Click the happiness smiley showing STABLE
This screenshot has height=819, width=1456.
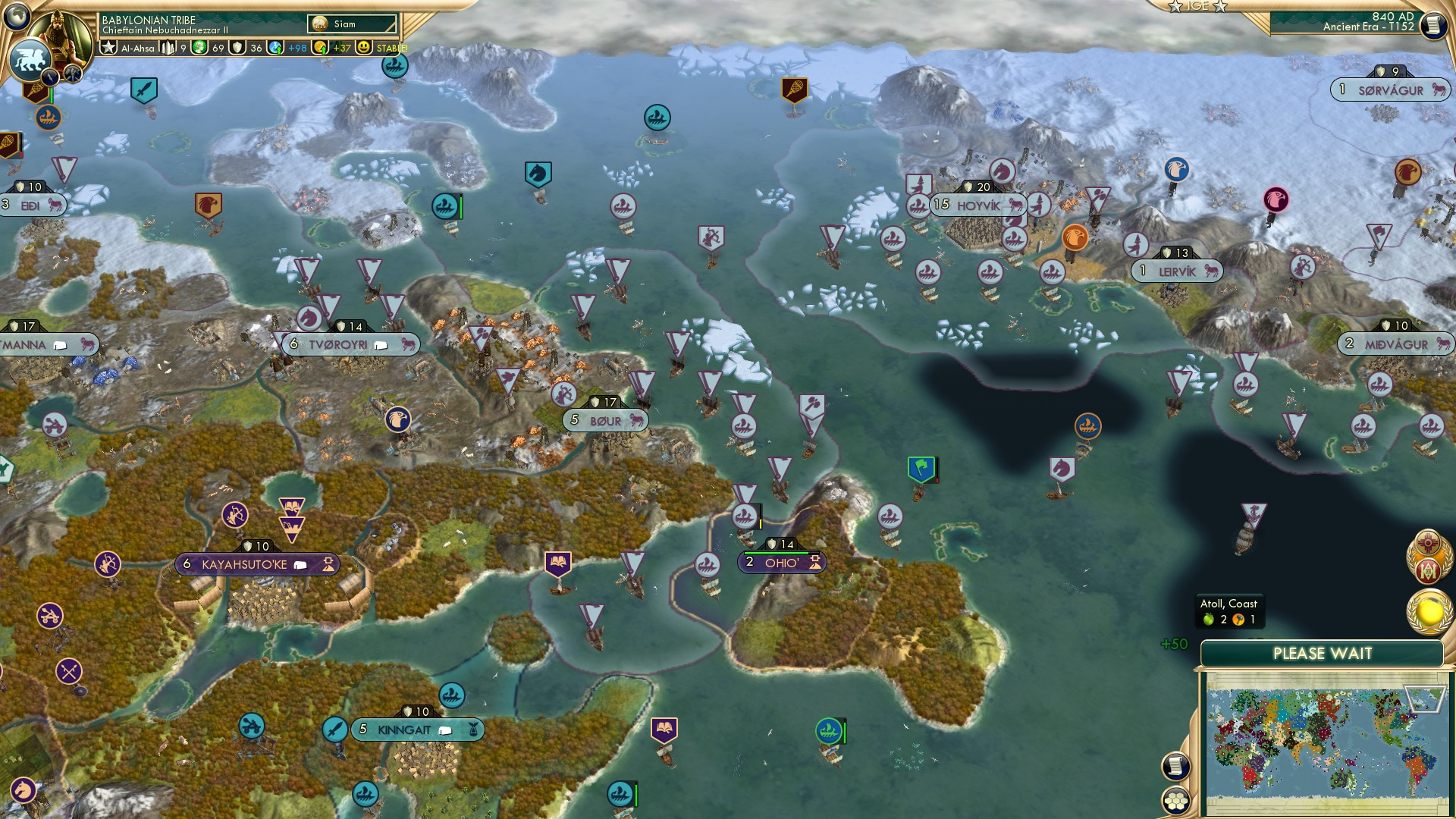(365, 47)
